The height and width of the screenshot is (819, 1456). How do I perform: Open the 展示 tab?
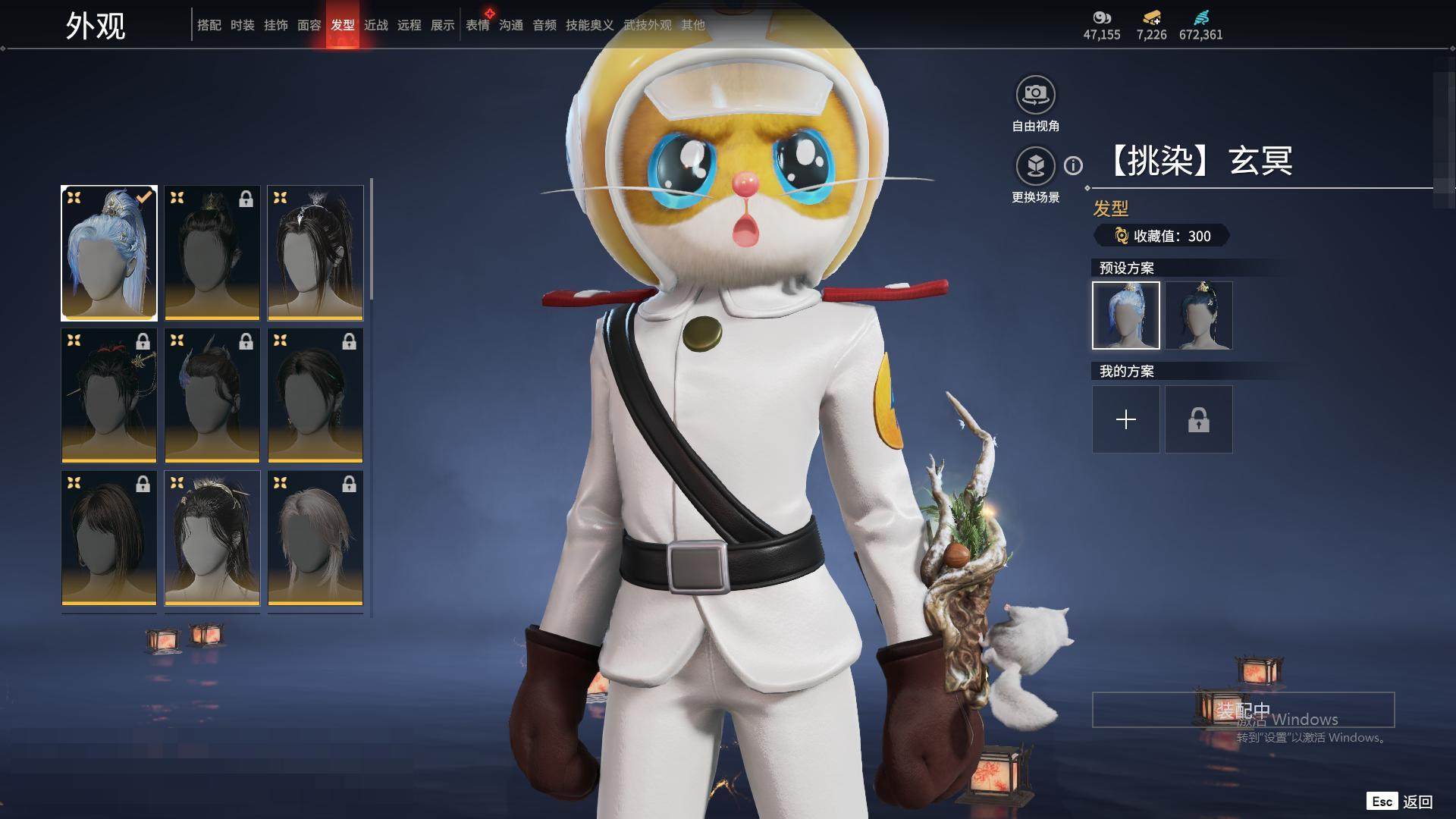pos(442,25)
